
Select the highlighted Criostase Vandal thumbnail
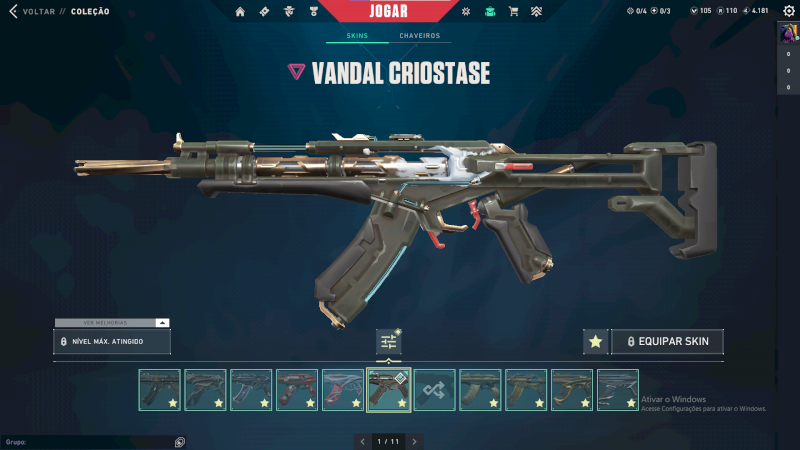[x=389, y=390]
